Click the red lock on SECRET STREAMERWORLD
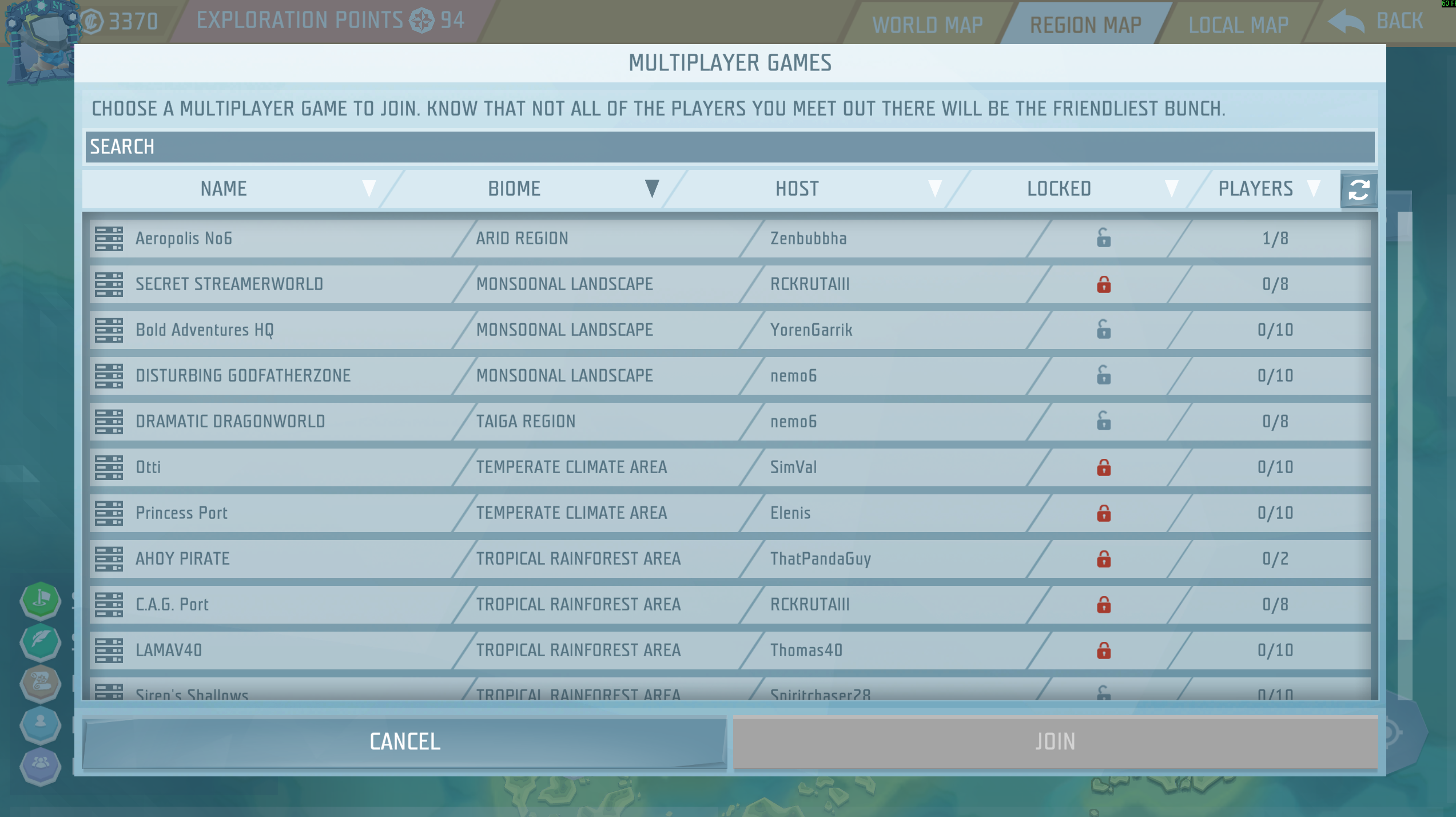This screenshot has width=1456, height=817. (1103, 284)
